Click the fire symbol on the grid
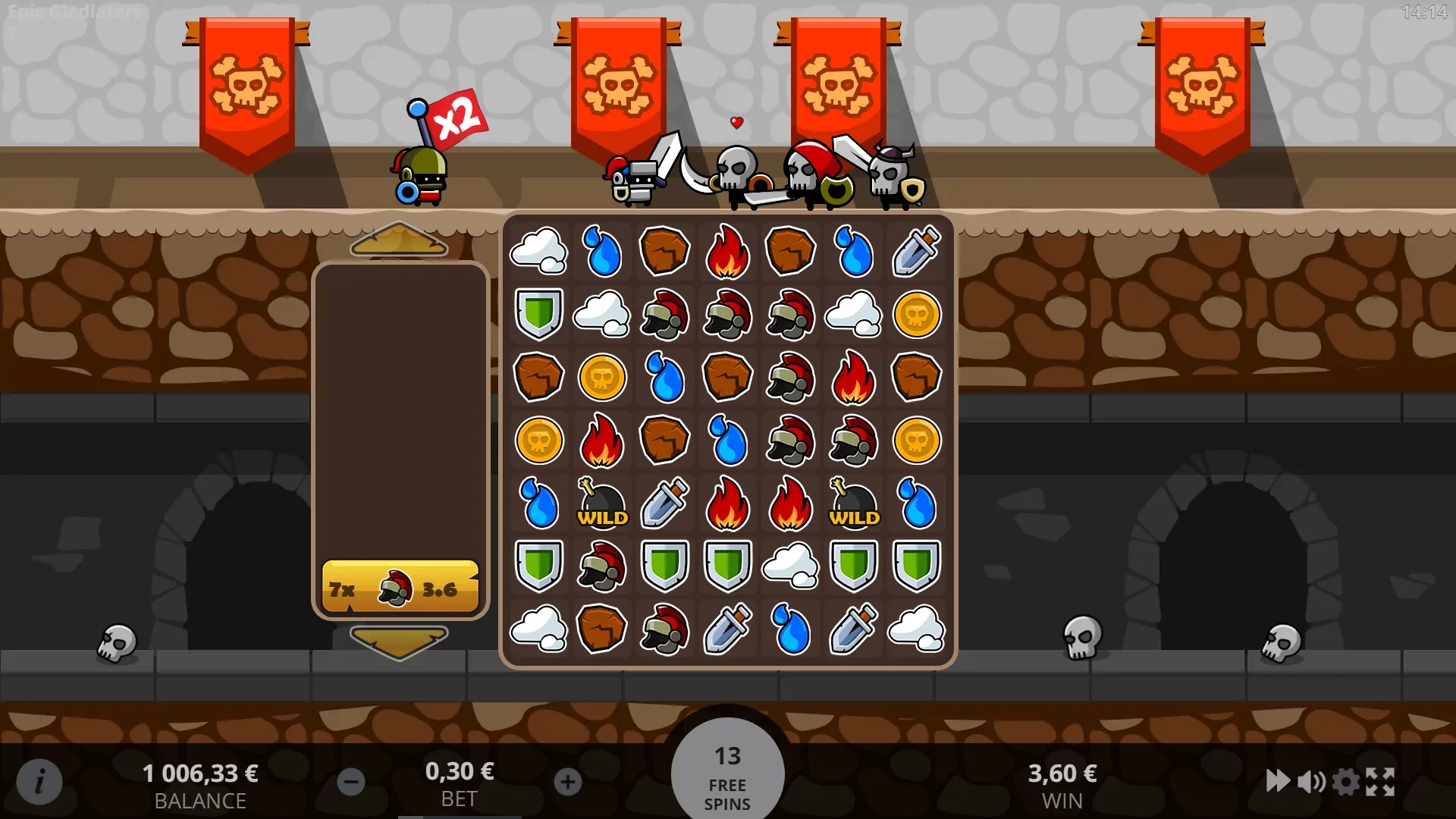1456x819 pixels. pyautogui.click(x=726, y=253)
